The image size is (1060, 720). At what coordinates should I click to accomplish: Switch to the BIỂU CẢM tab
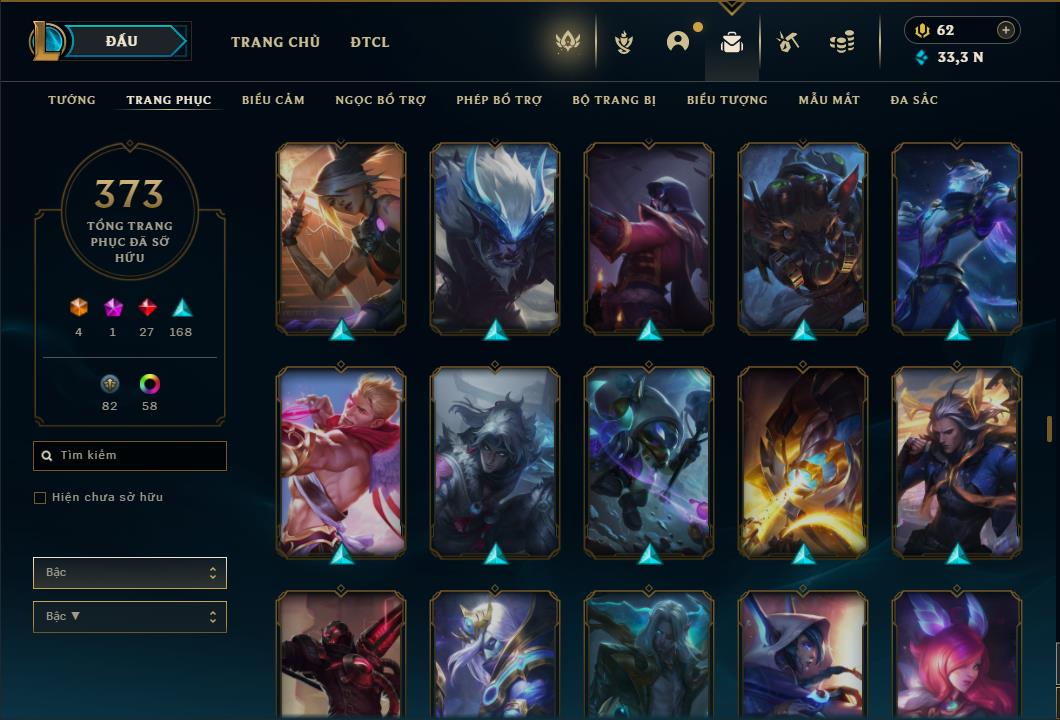pyautogui.click(x=273, y=100)
